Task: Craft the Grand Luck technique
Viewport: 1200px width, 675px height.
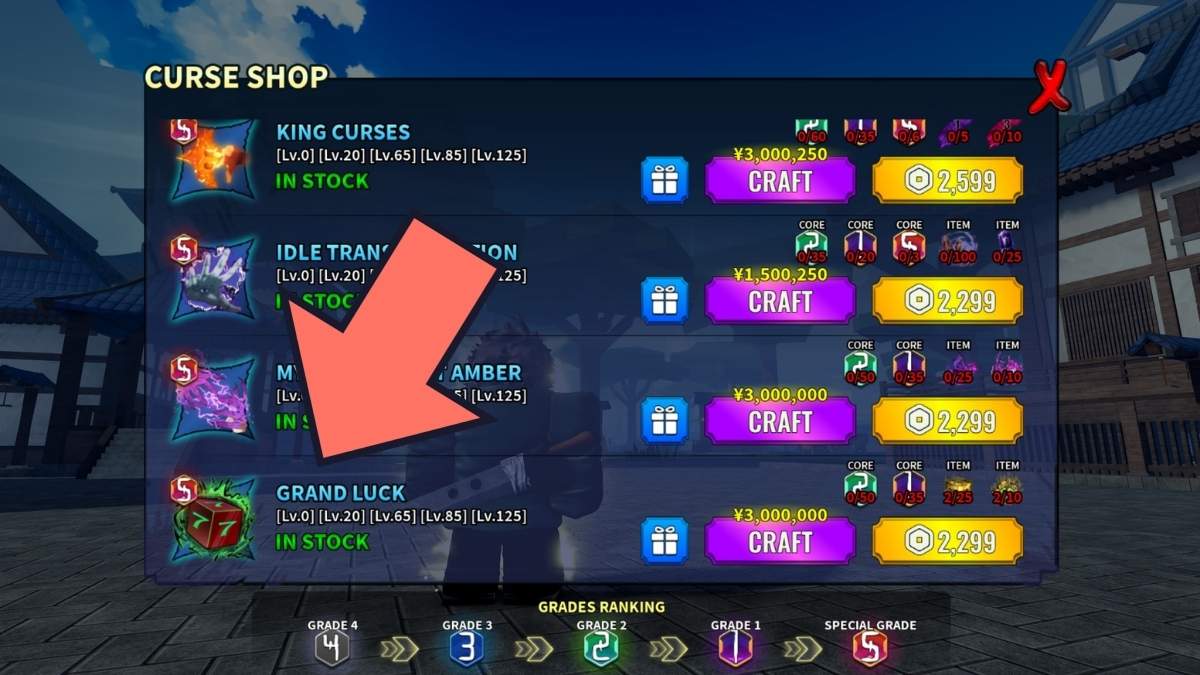Action: coord(780,541)
